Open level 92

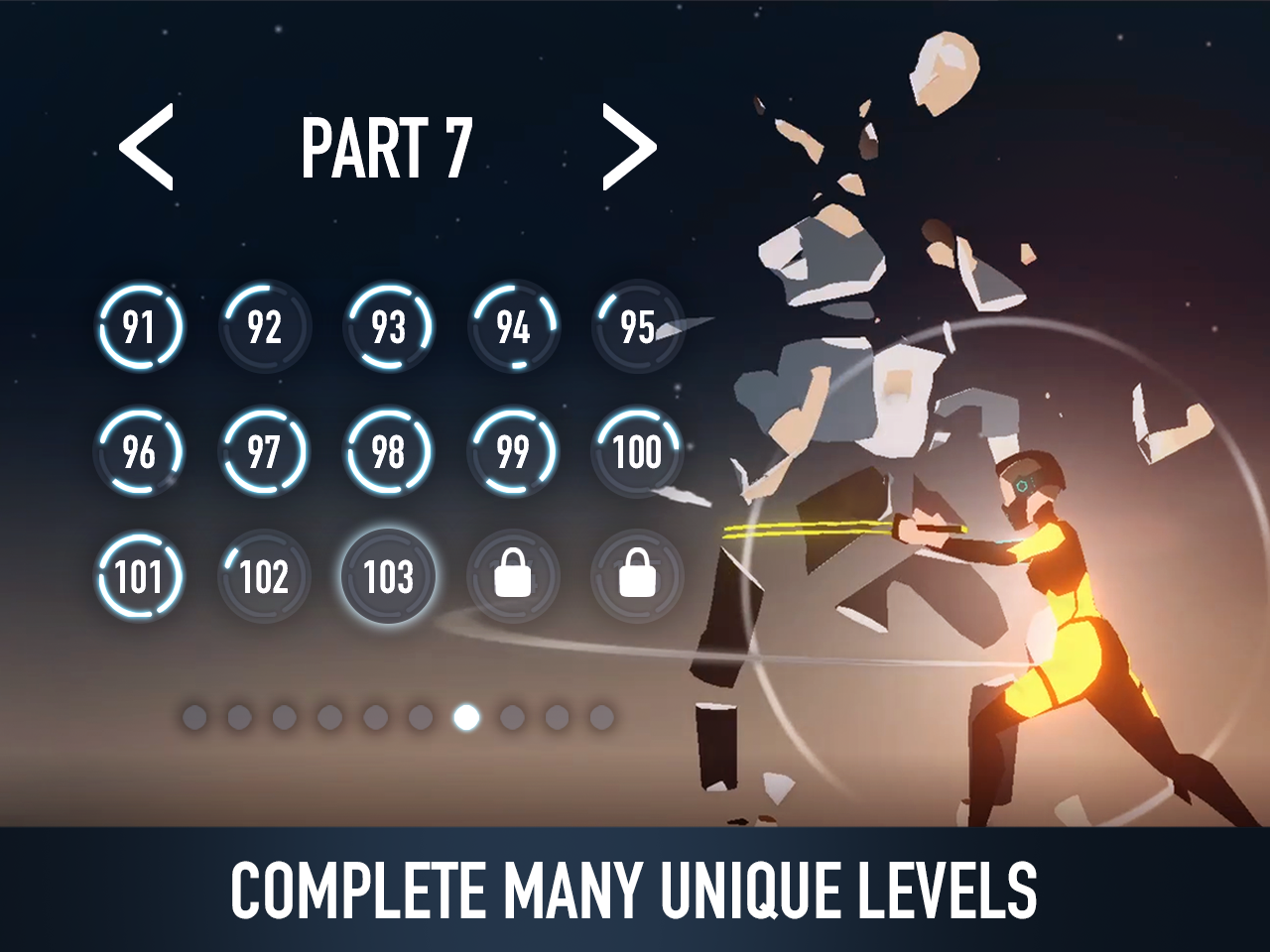[263, 327]
